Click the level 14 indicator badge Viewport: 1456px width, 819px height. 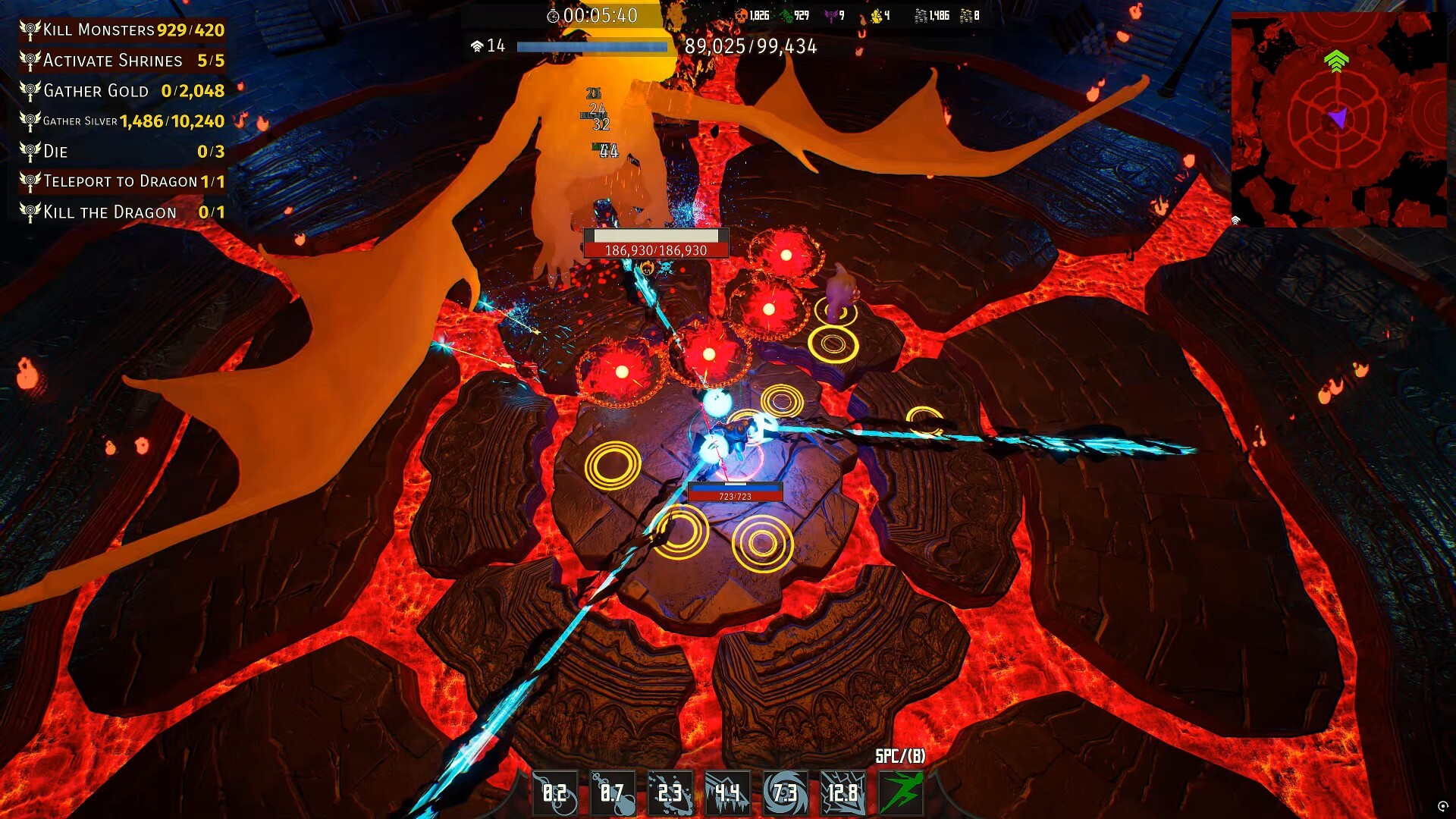(x=490, y=46)
